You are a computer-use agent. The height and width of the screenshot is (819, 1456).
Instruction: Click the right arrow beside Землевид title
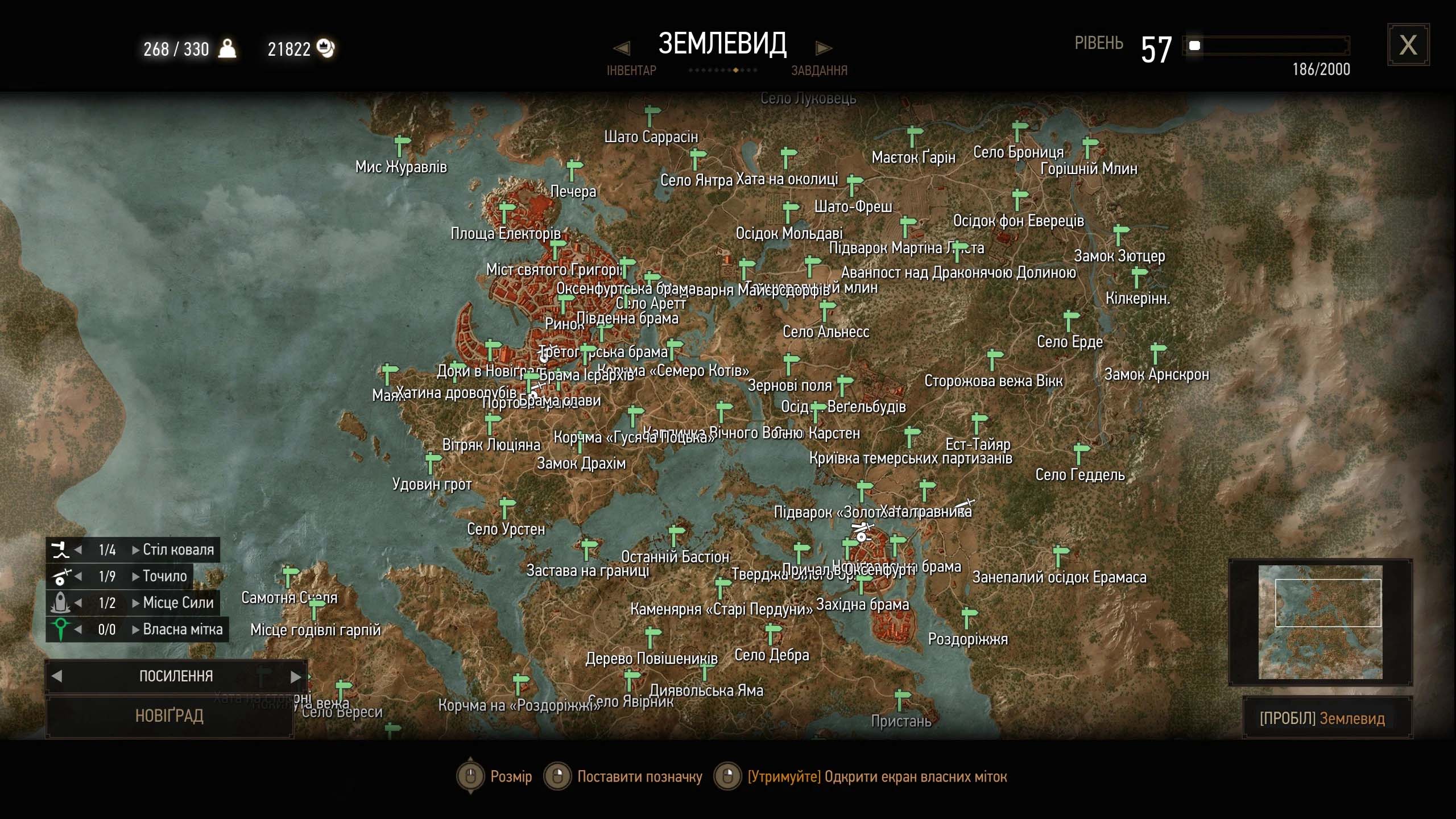[x=824, y=48]
